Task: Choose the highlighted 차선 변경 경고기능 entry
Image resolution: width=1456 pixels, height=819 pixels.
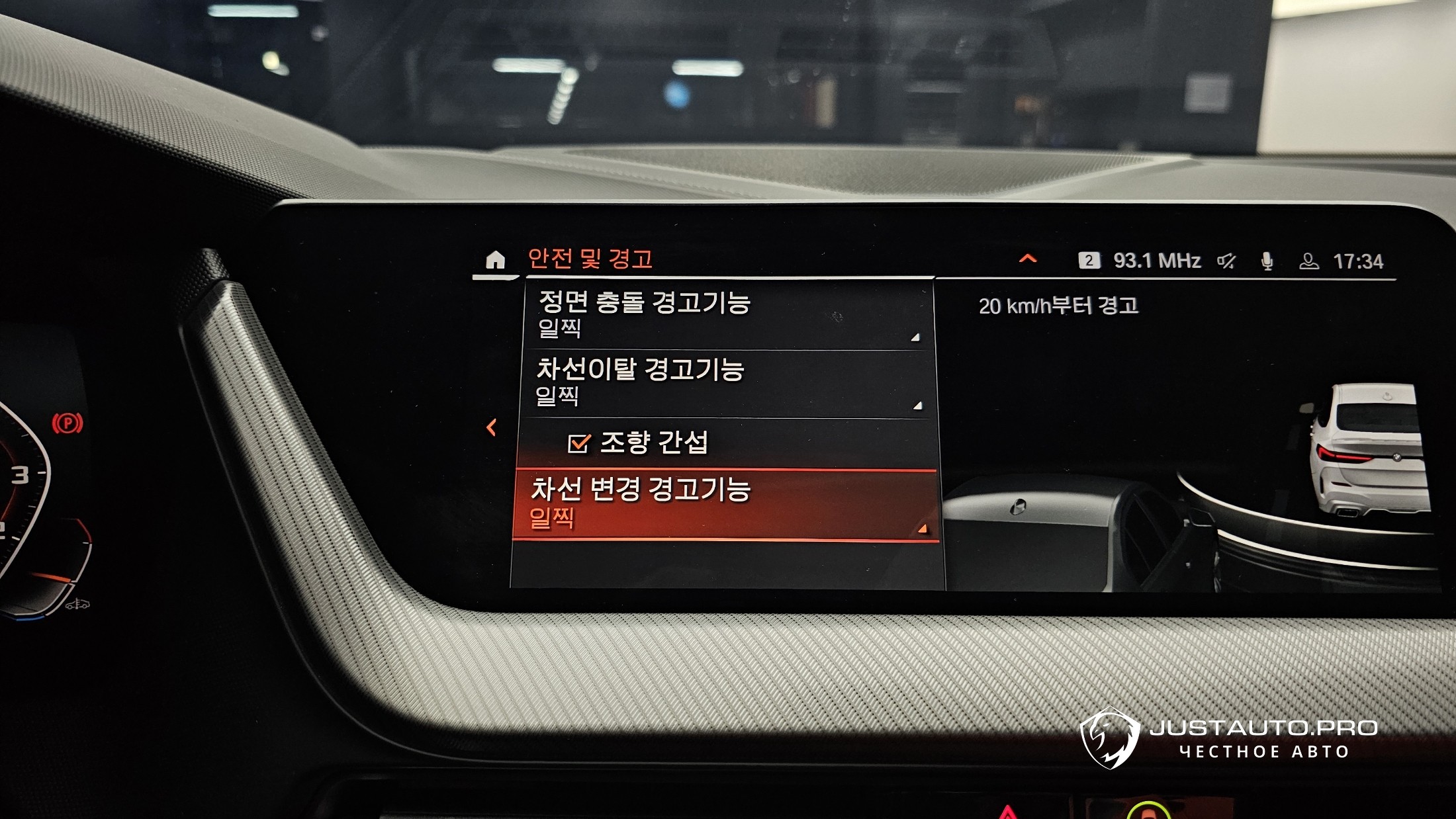Action: [x=725, y=504]
